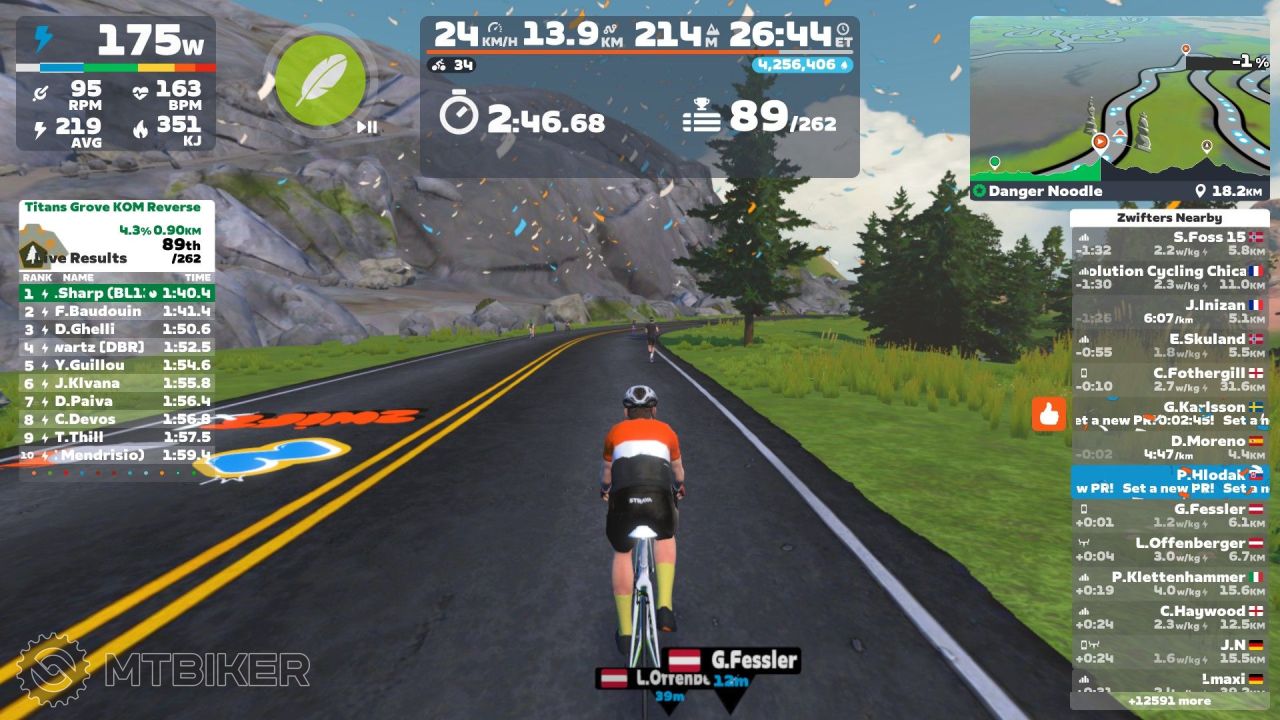Choose G.Fessler in the nearby list
The height and width of the screenshot is (720, 1280).
1169,516
